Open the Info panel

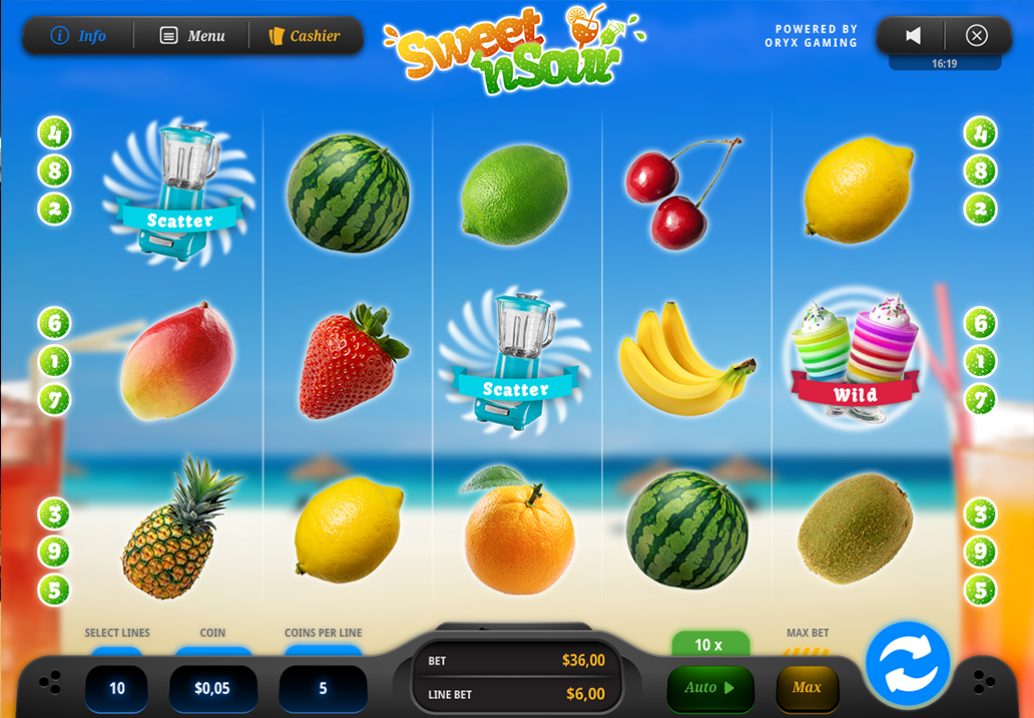[x=78, y=36]
